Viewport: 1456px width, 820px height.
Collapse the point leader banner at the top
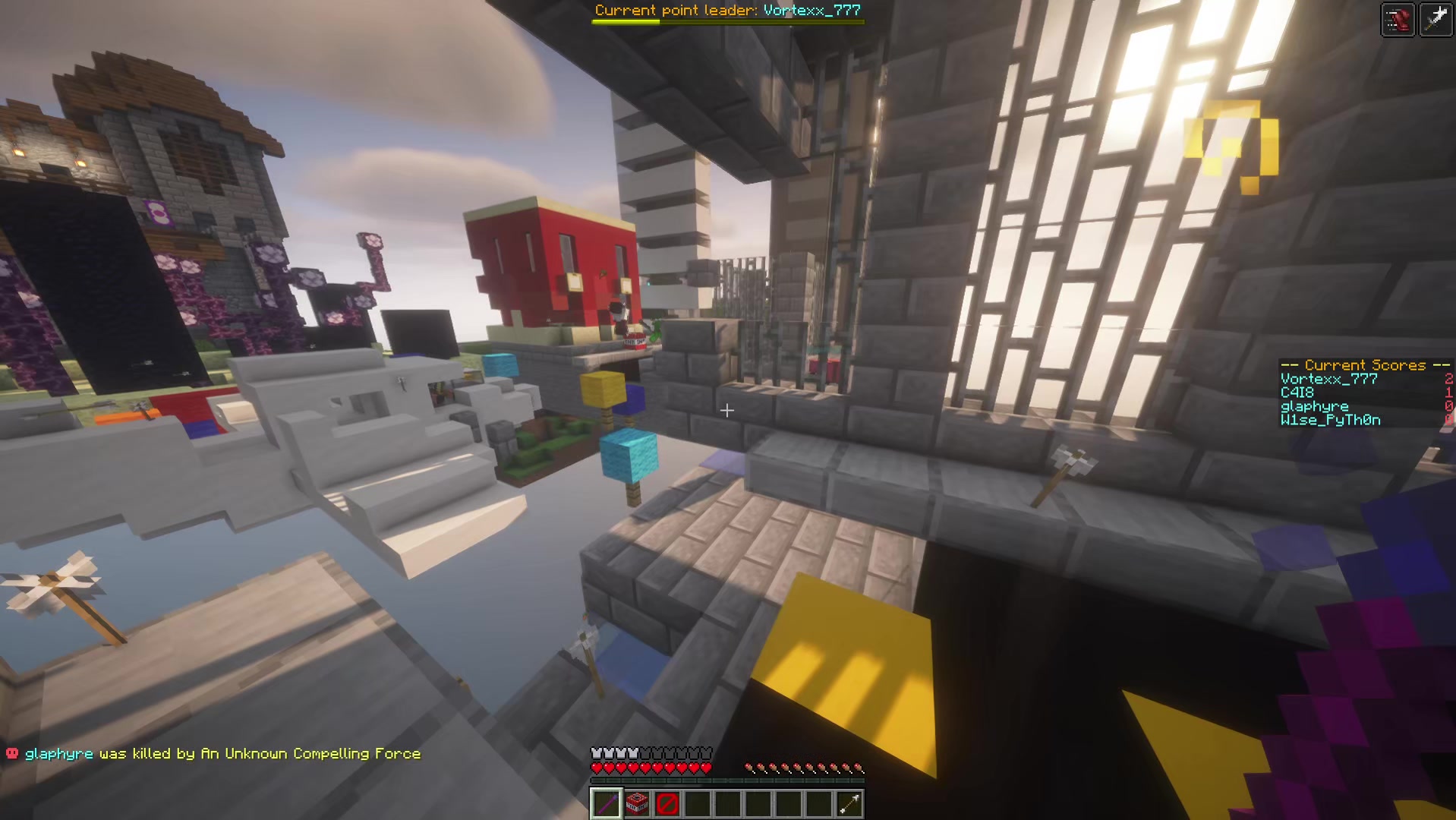coord(727,11)
